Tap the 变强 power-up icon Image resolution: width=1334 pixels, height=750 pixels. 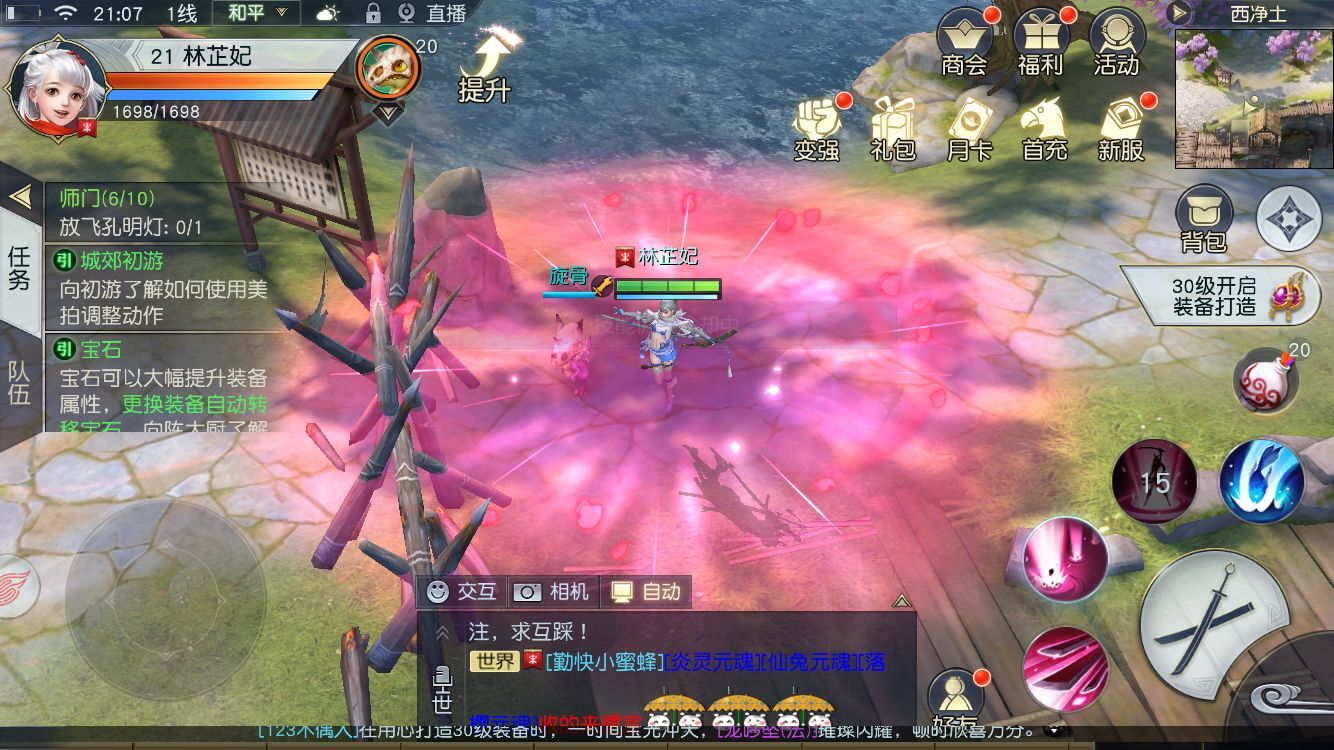pos(817,128)
